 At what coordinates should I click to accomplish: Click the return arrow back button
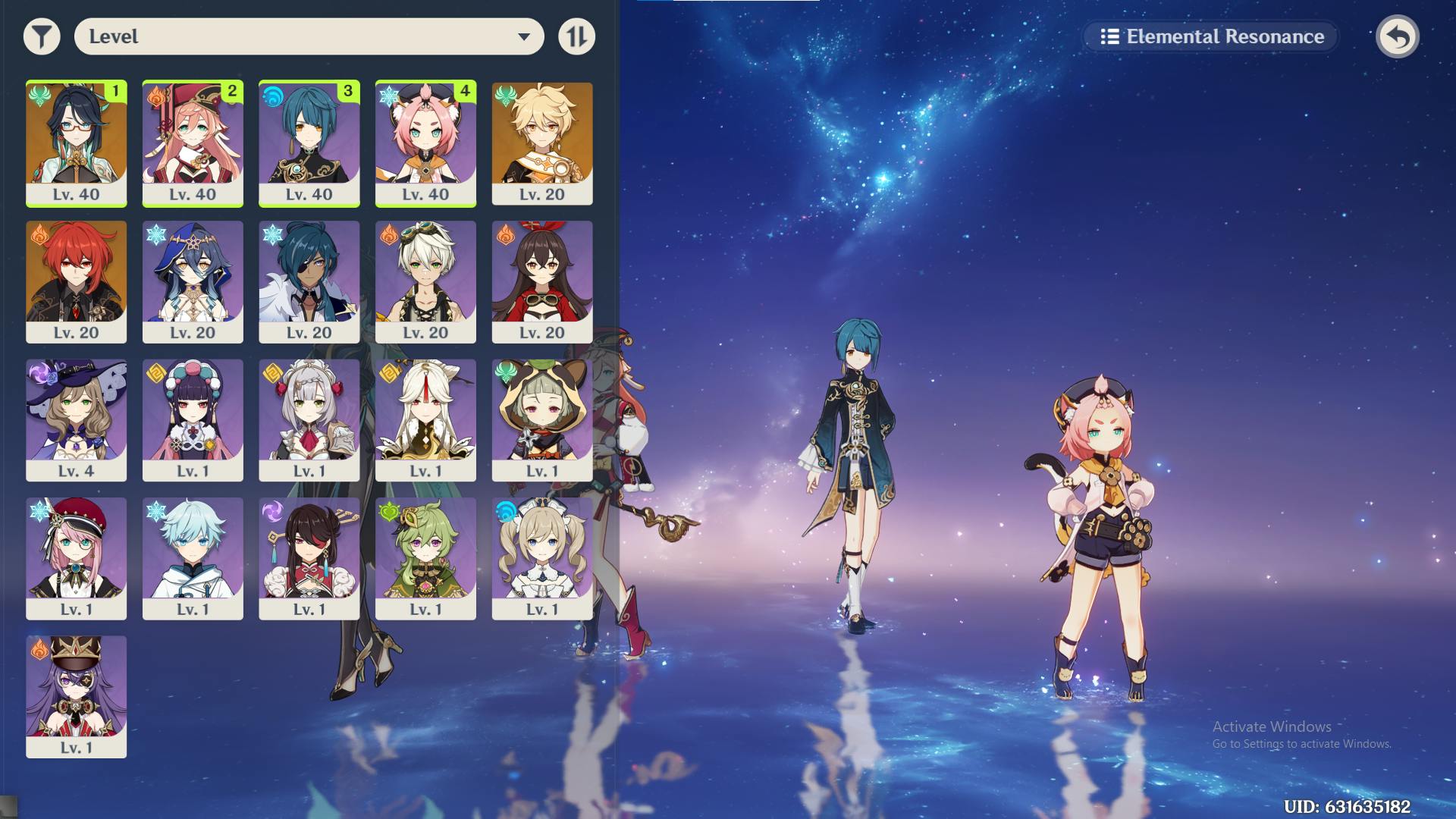click(x=1397, y=36)
